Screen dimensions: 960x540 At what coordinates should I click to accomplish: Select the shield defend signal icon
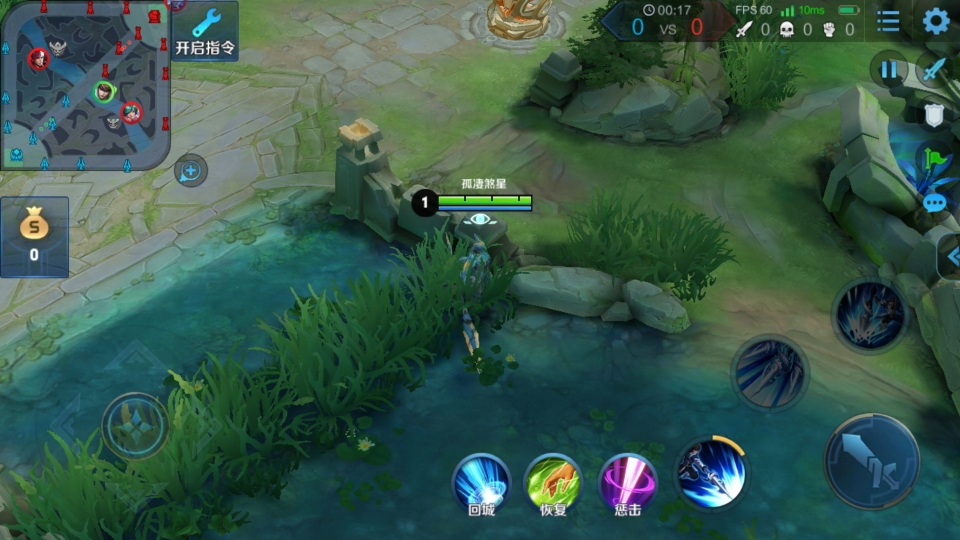coord(934,114)
